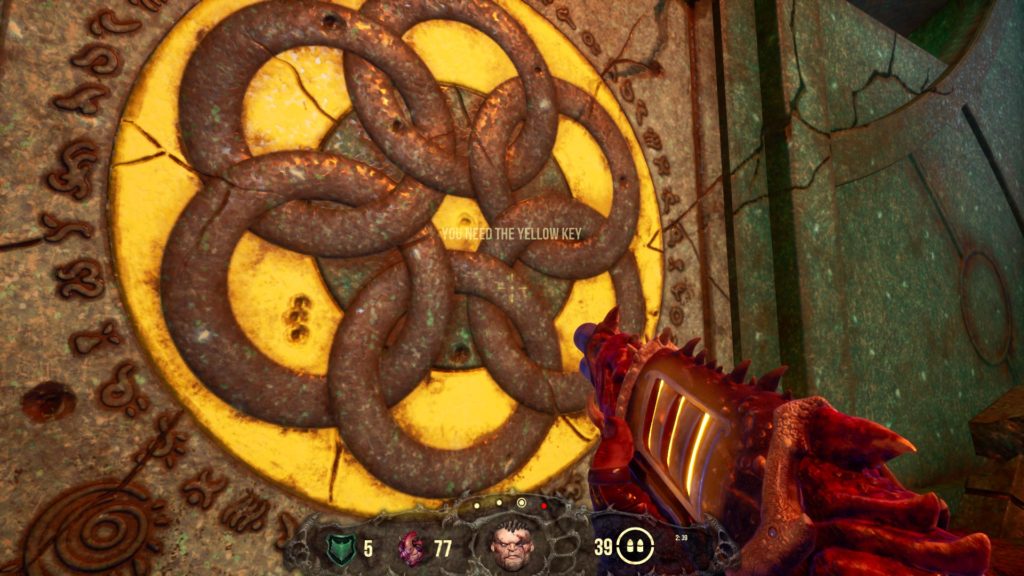Click the circled bullets ammo icon

[x=636, y=546]
